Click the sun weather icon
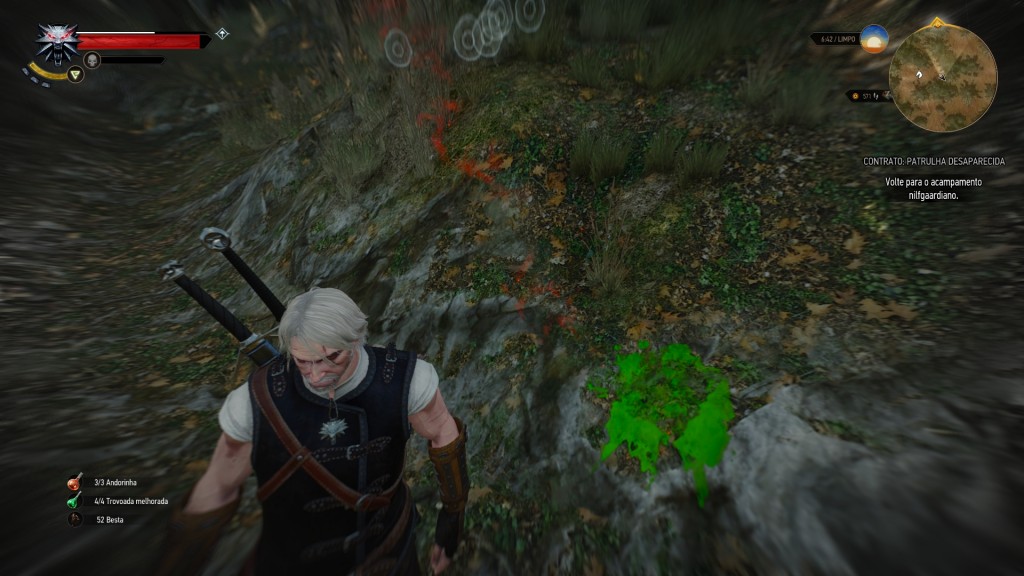 (875, 39)
